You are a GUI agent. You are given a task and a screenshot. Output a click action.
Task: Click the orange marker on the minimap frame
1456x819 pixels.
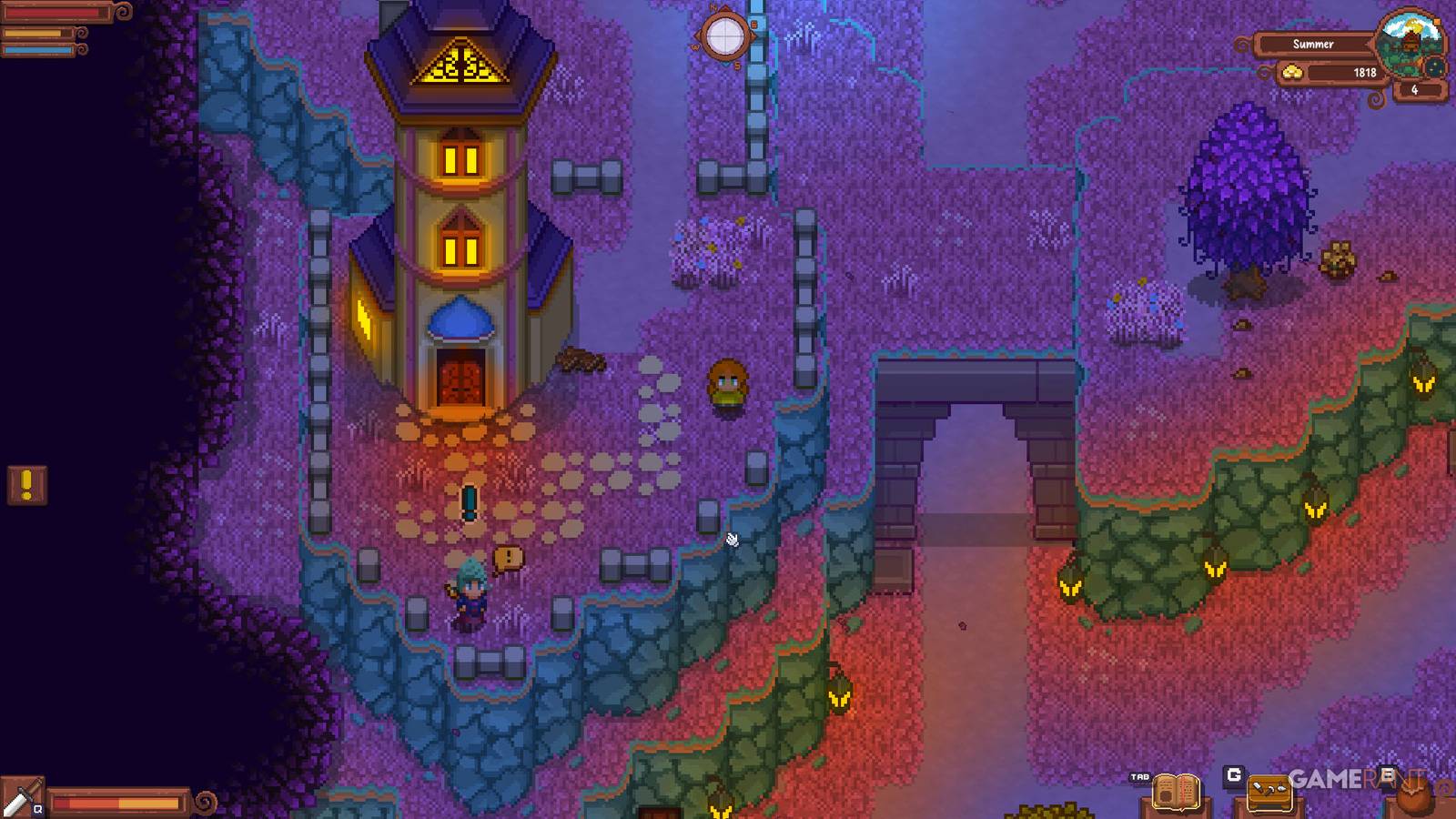pyautogui.click(x=1436, y=22)
